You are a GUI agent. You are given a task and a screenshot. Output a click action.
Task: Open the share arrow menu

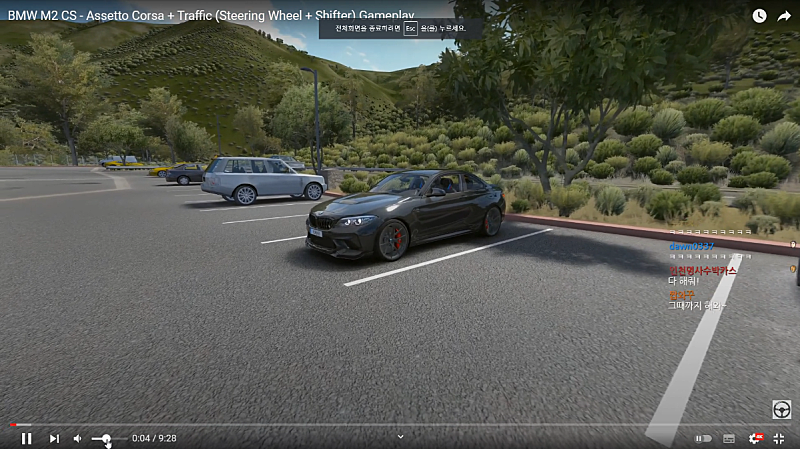click(x=784, y=16)
